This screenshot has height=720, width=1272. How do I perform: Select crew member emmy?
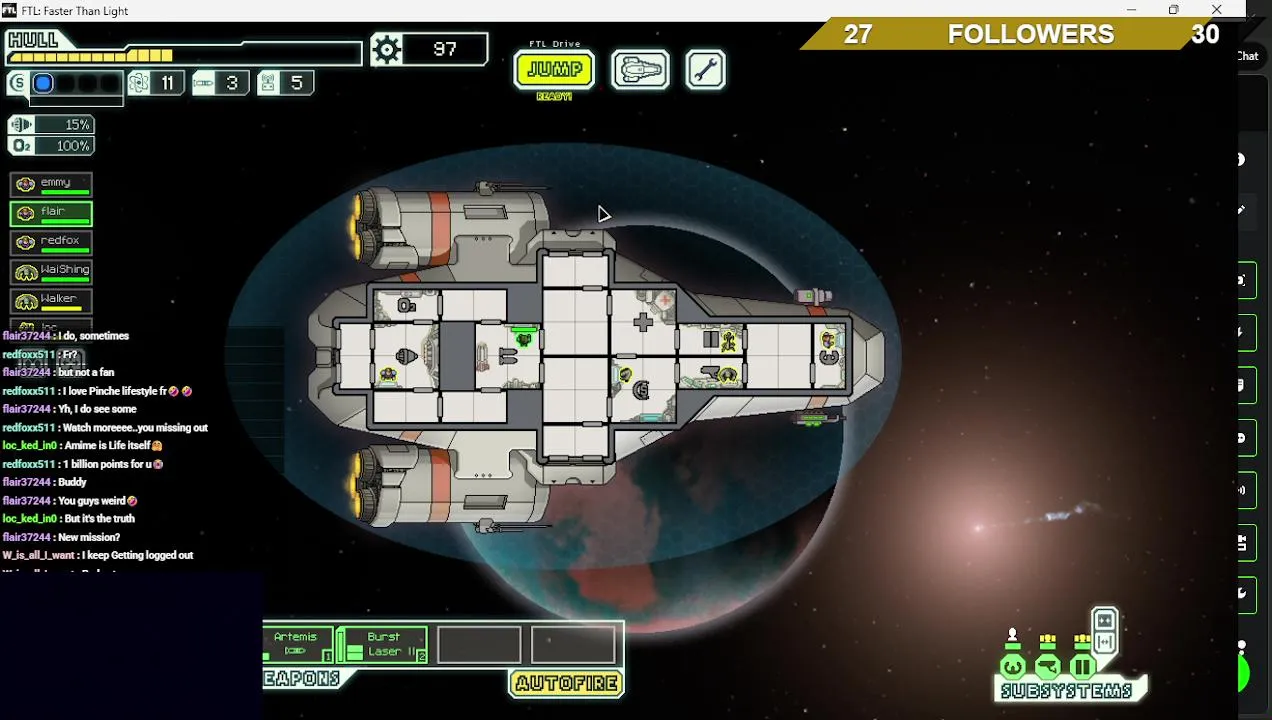pyautogui.click(x=51, y=184)
